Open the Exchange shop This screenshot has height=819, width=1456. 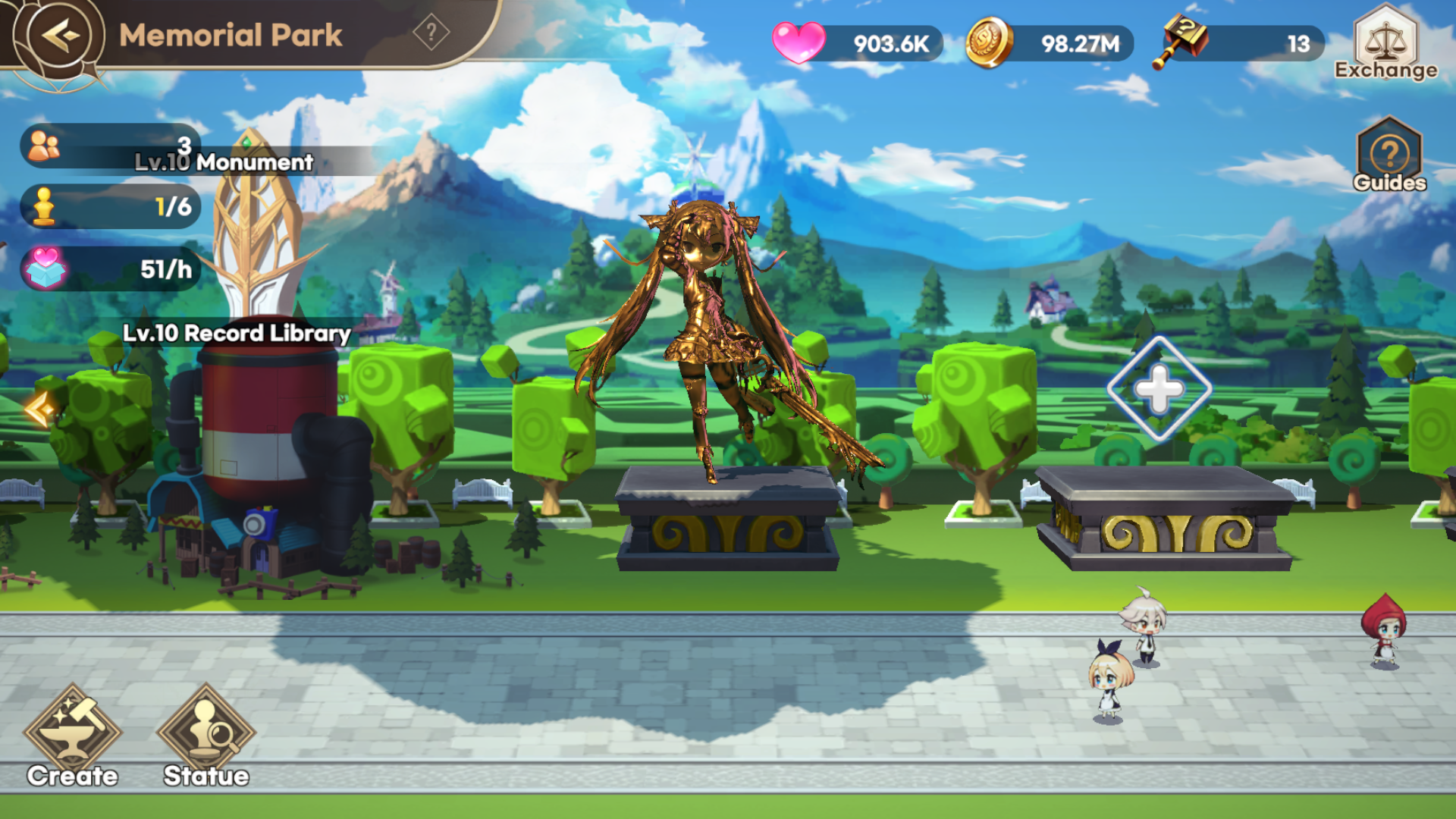pyautogui.click(x=1385, y=42)
